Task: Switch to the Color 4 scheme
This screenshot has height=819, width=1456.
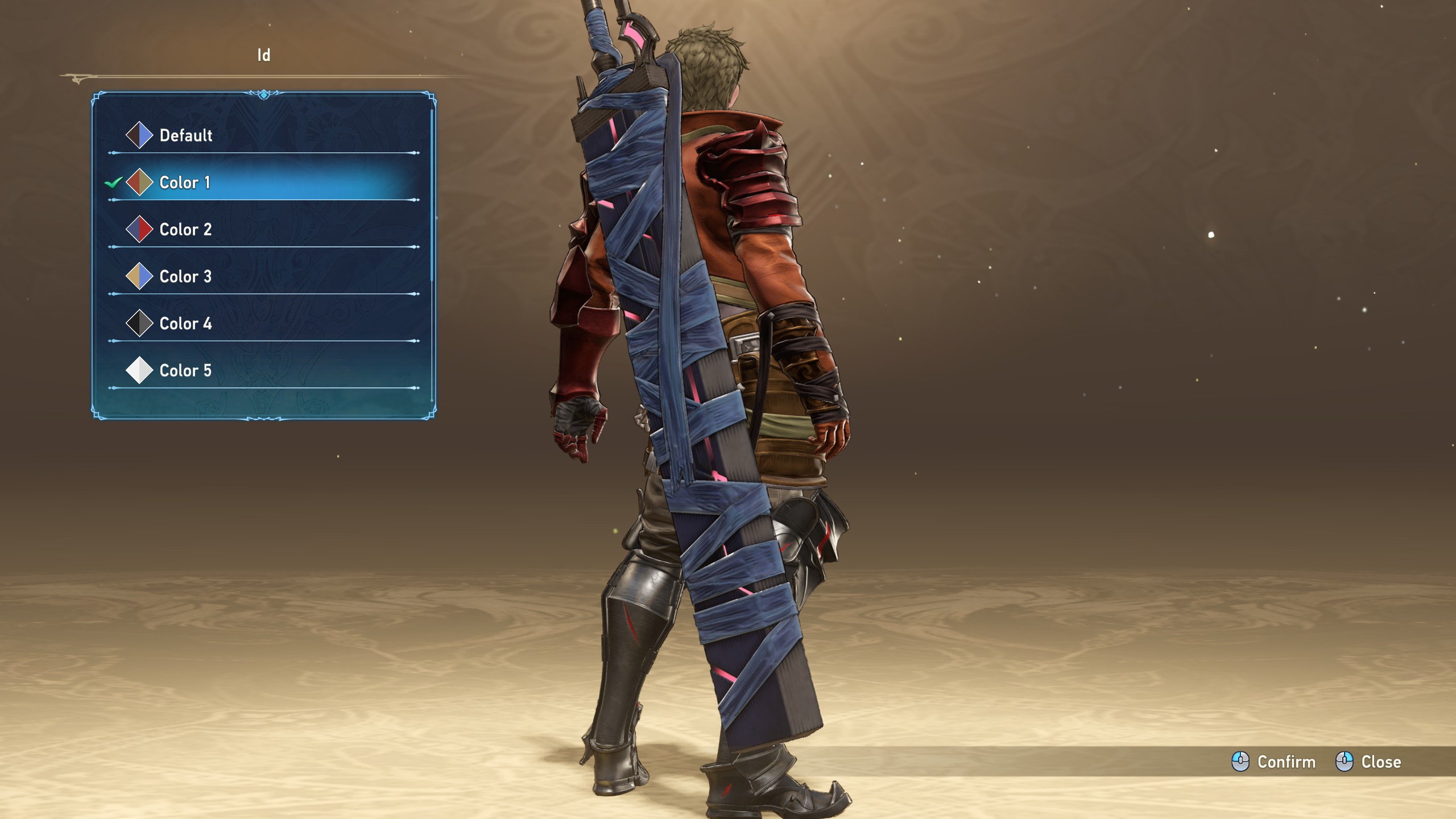Action: [185, 324]
